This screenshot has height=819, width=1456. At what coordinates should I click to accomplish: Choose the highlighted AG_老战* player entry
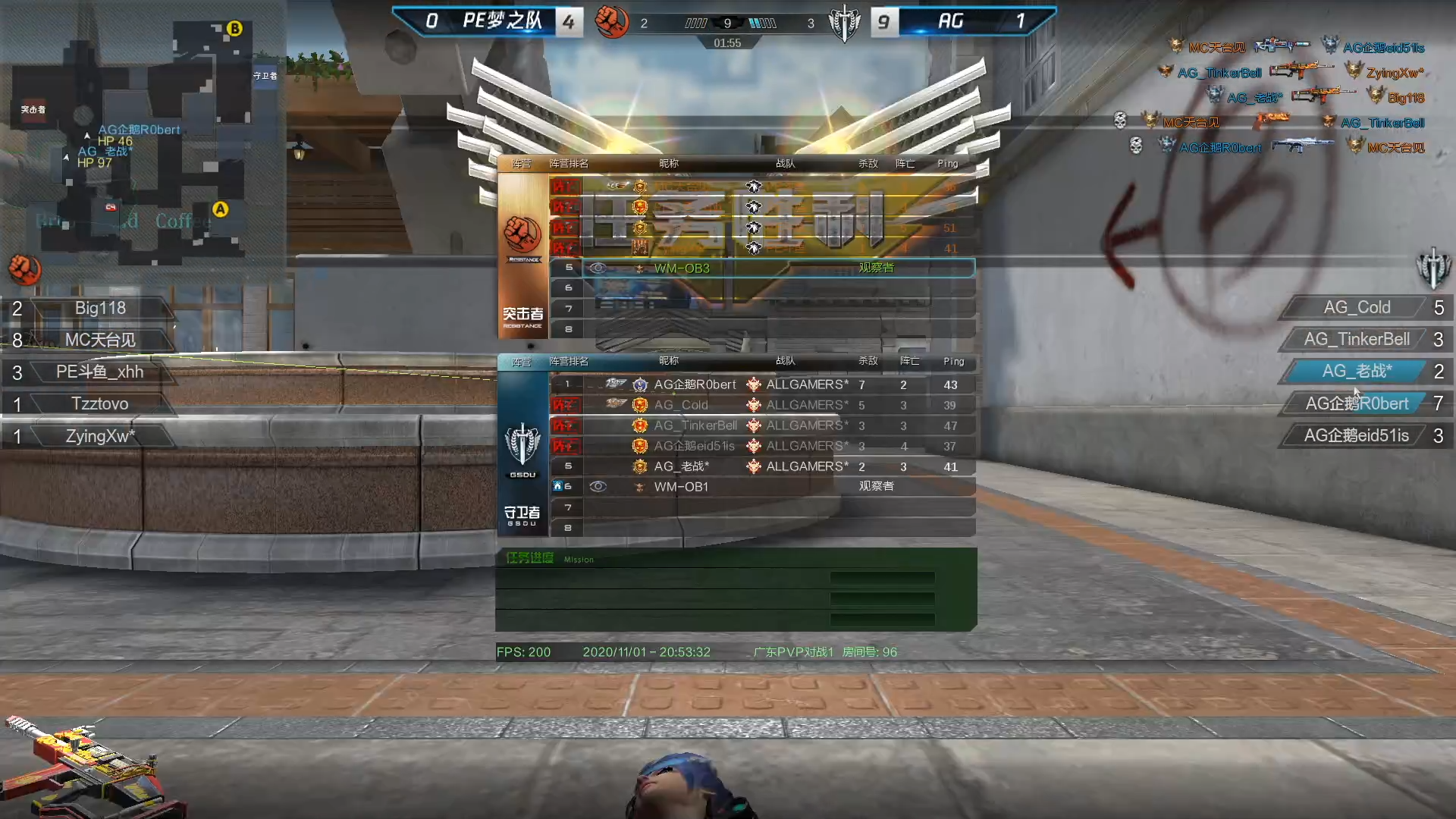(x=1356, y=371)
